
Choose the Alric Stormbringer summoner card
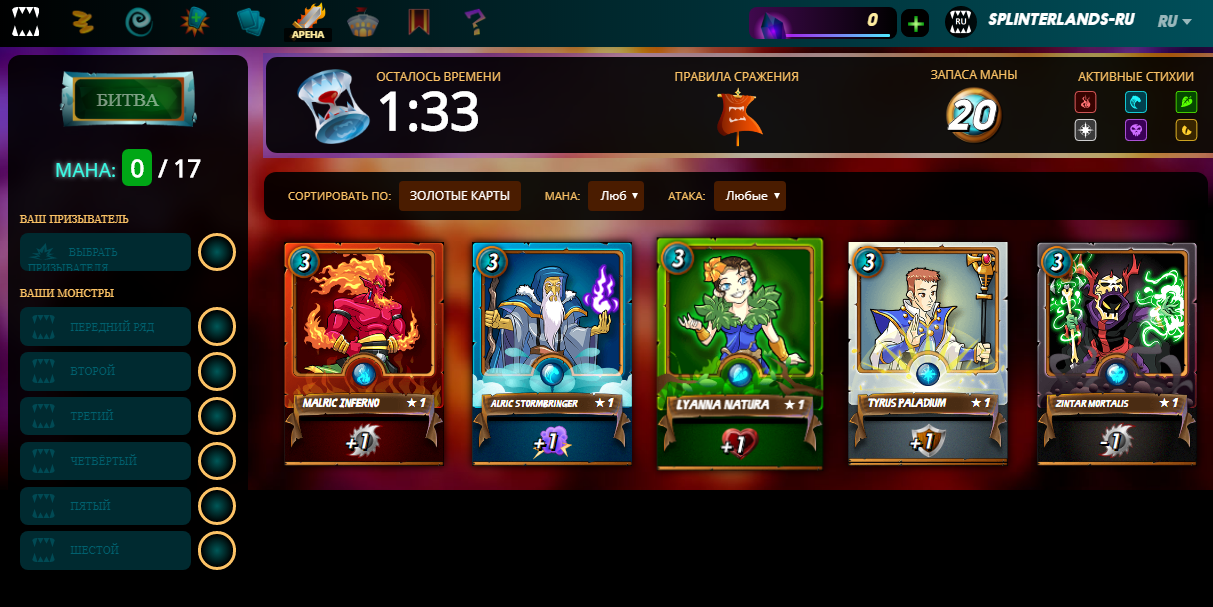pyautogui.click(x=551, y=353)
